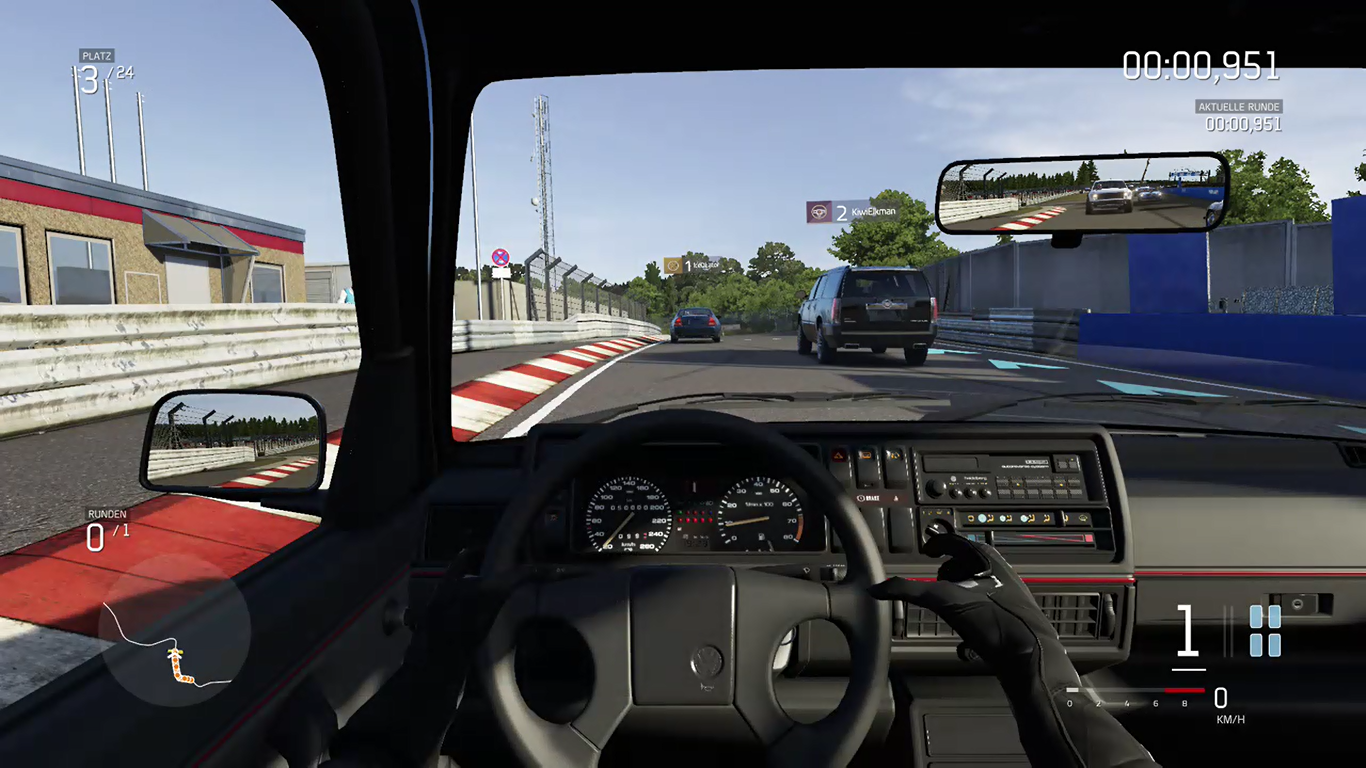Click the circular track minimap
The width and height of the screenshot is (1366, 768).
pos(174,629)
